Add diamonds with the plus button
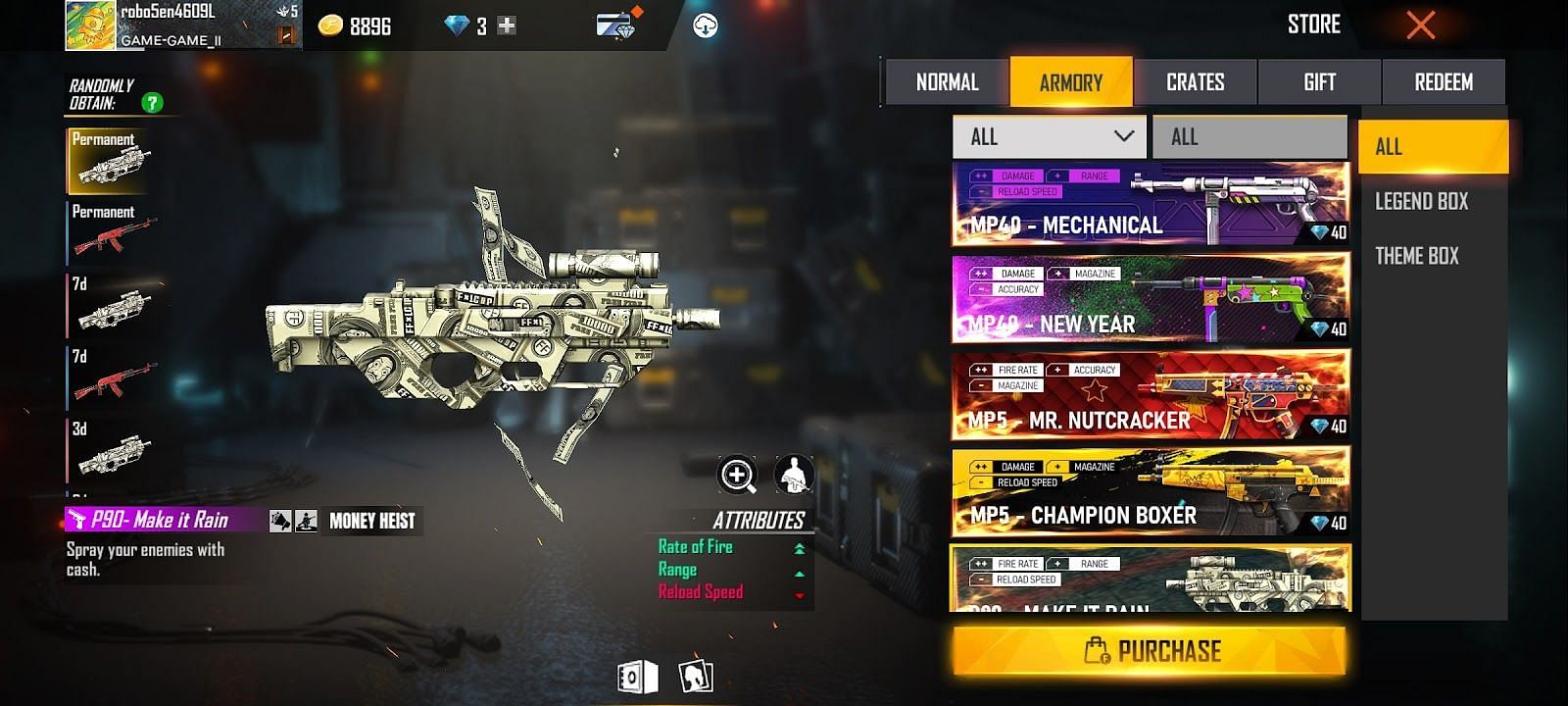The width and height of the screenshot is (1568, 706). [x=507, y=26]
